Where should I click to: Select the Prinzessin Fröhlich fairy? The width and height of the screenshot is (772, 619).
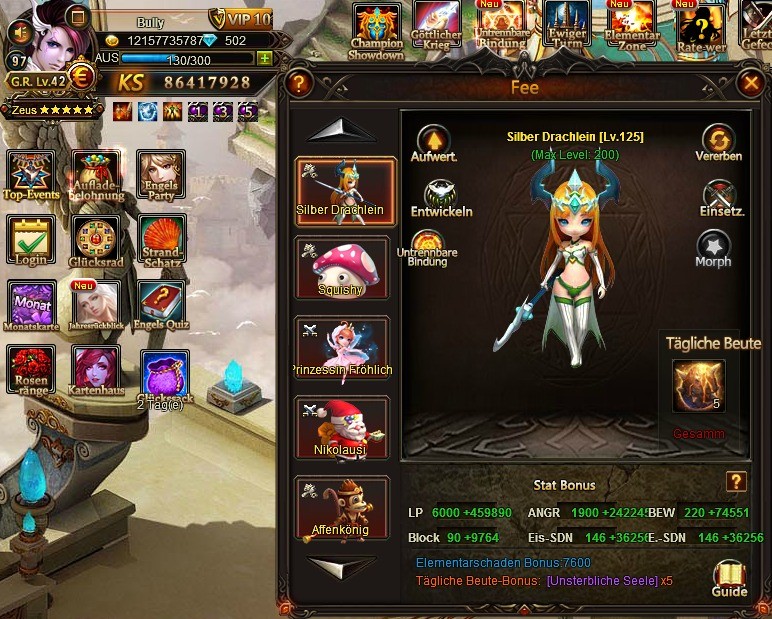coord(342,347)
